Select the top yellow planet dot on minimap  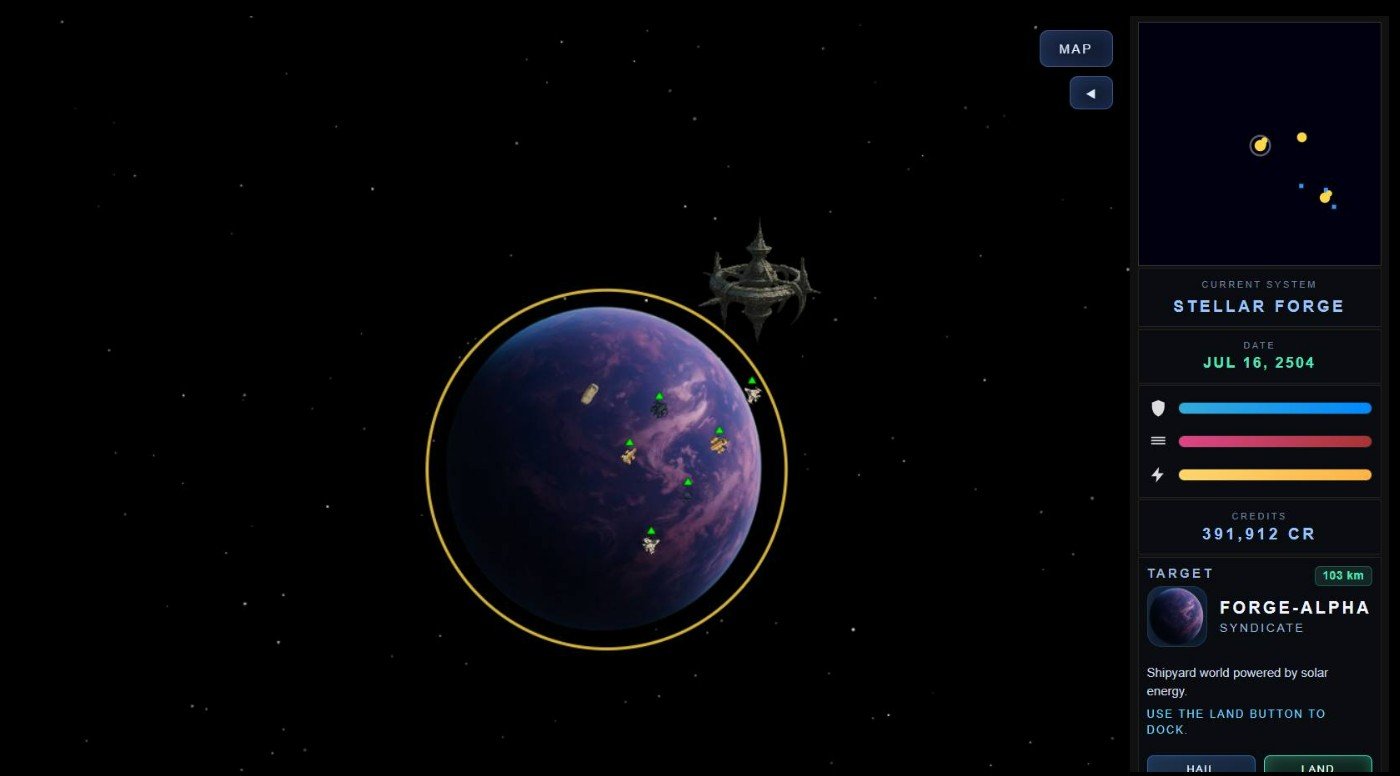click(x=1301, y=136)
